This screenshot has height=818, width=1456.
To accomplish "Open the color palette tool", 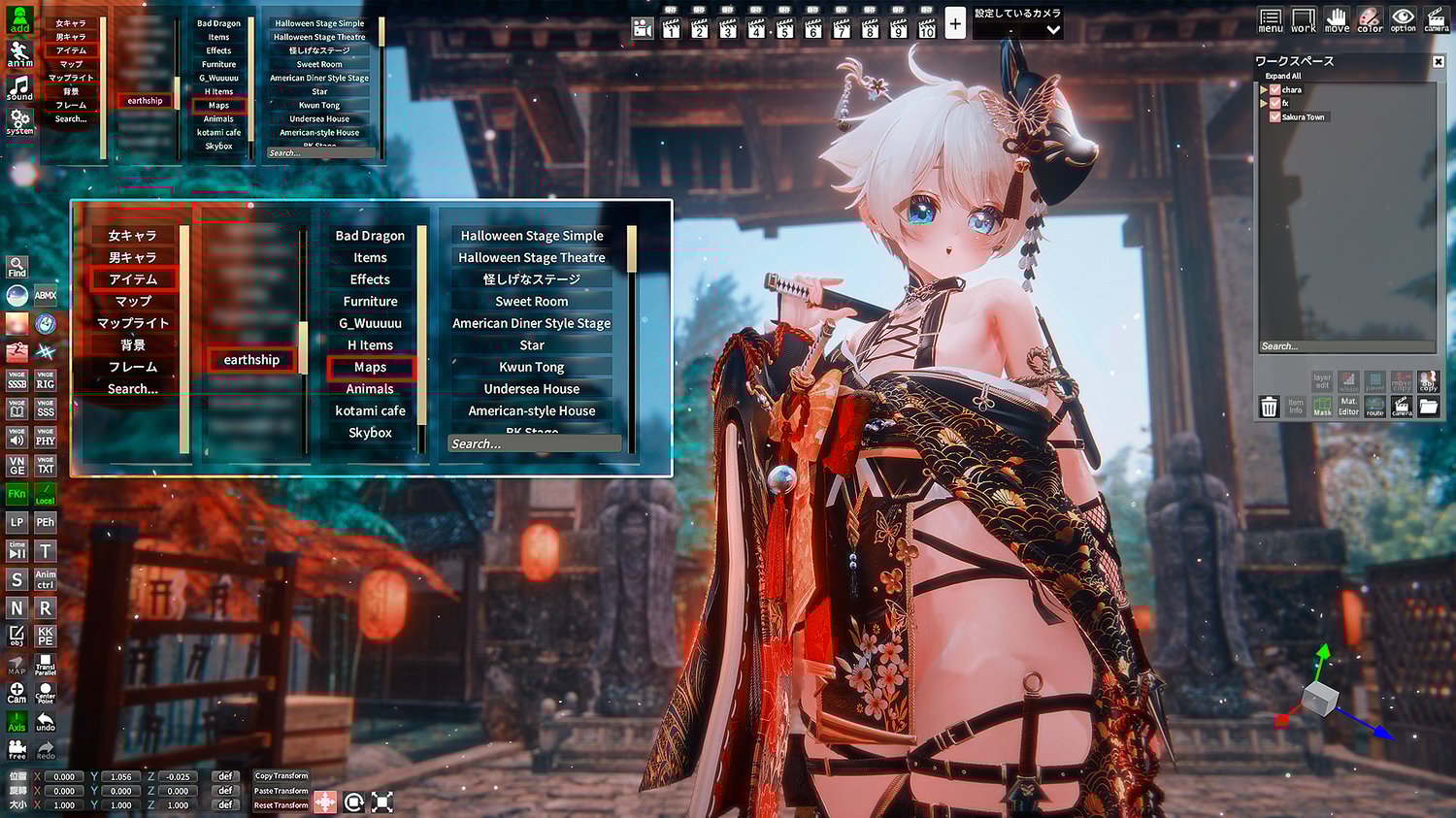I will pyautogui.click(x=1370, y=19).
